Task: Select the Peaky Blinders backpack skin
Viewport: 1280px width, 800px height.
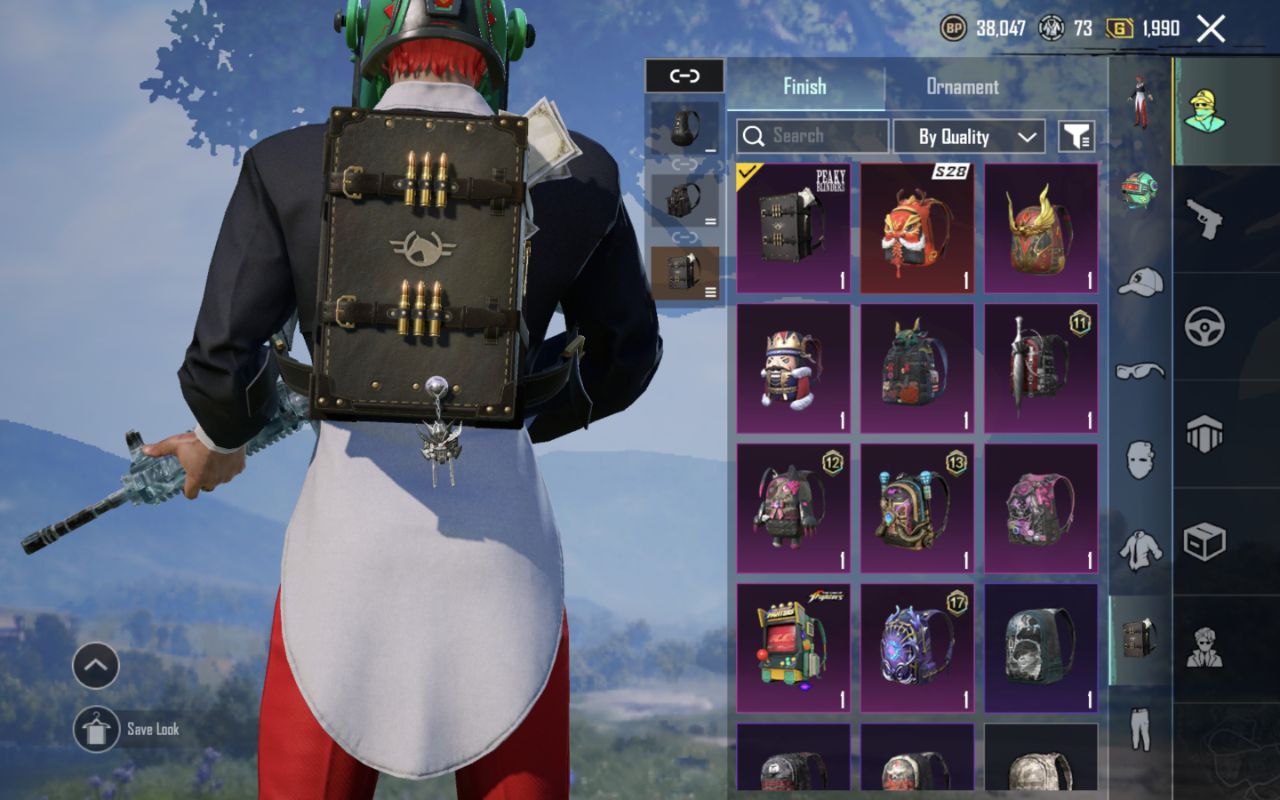Action: coord(793,228)
